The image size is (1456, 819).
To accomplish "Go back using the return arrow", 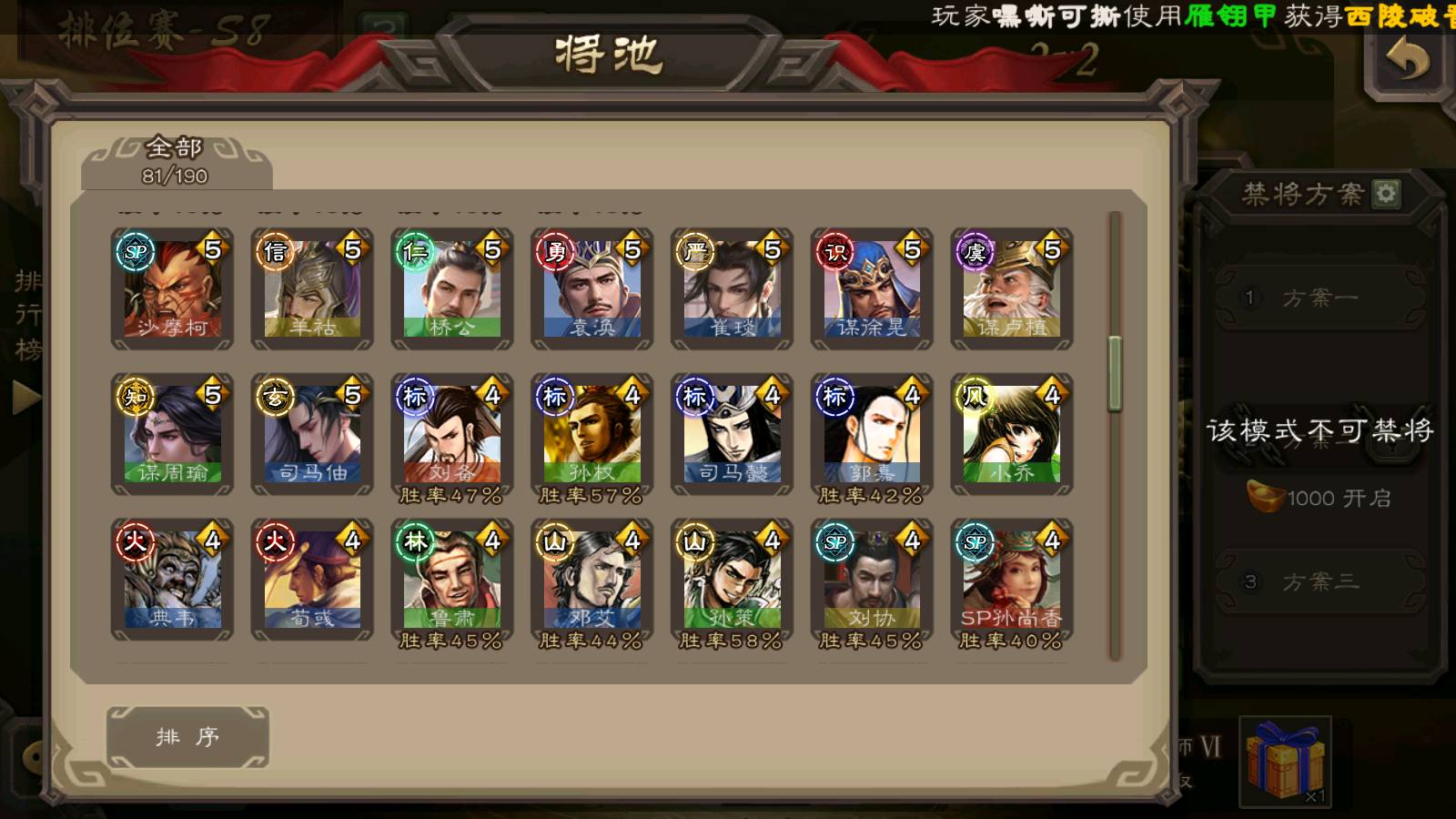I will [x=1407, y=62].
